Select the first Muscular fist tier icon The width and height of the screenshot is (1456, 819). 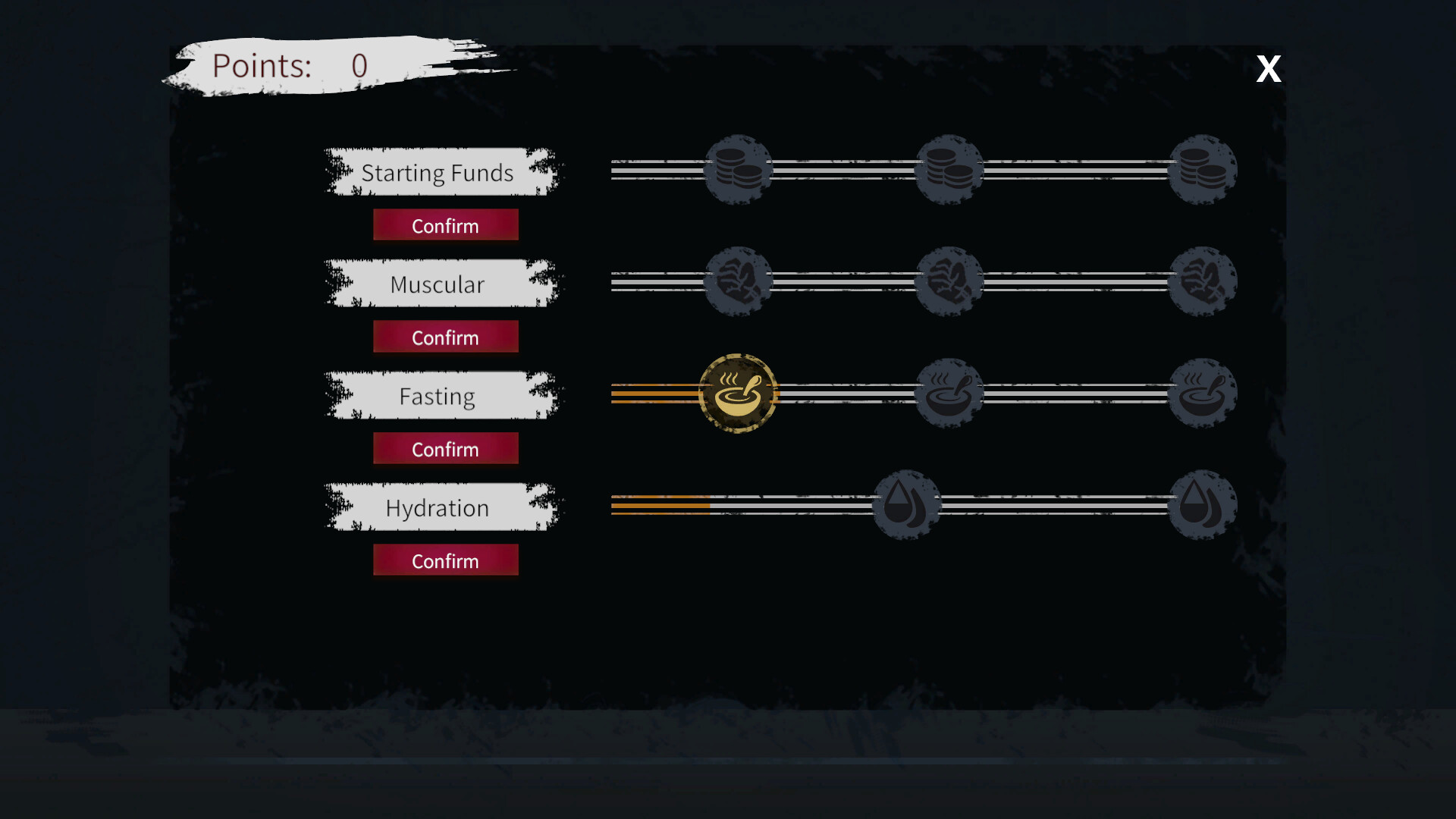tap(738, 281)
